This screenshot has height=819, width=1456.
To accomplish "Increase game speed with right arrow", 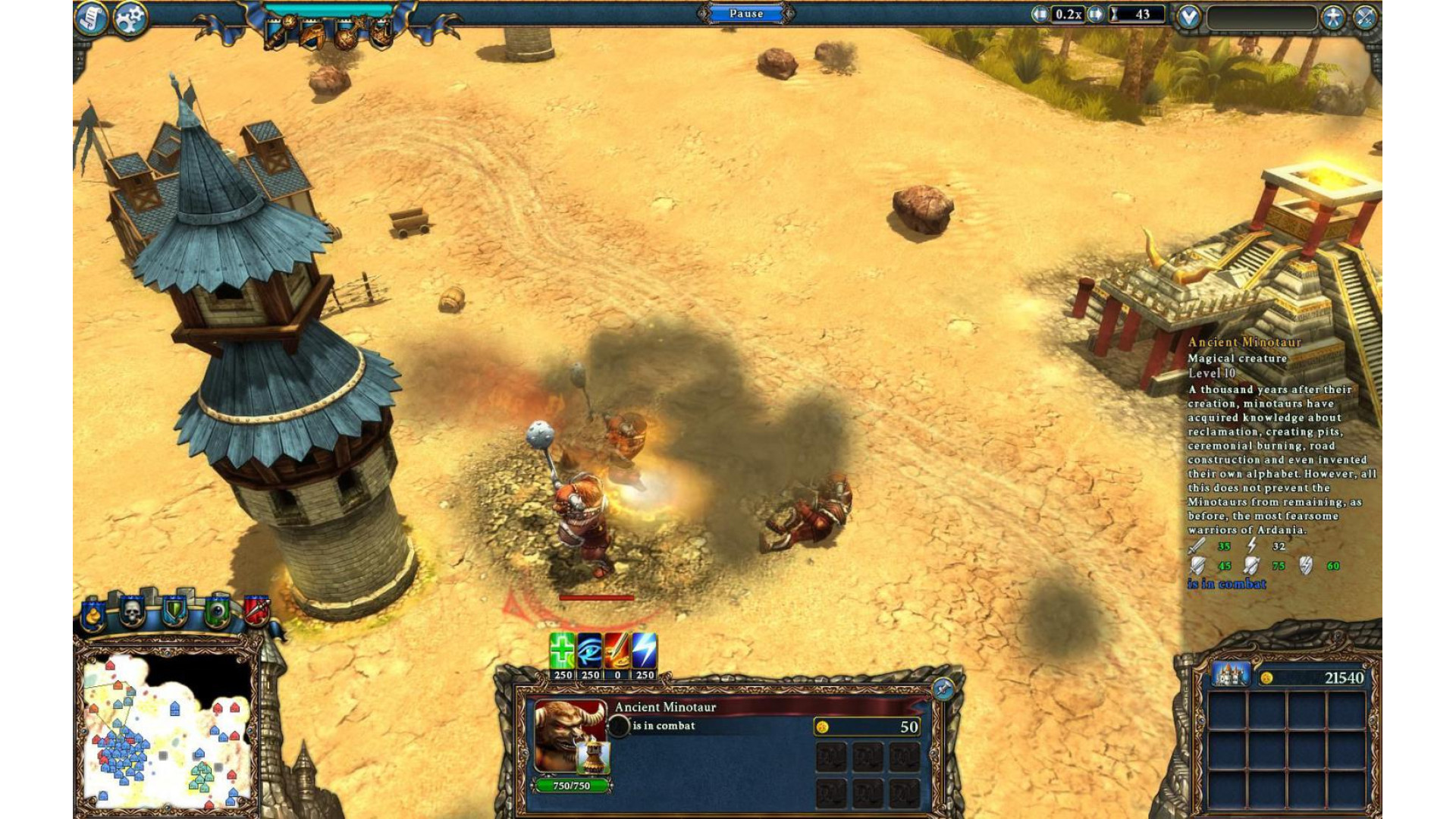I will [x=1096, y=14].
